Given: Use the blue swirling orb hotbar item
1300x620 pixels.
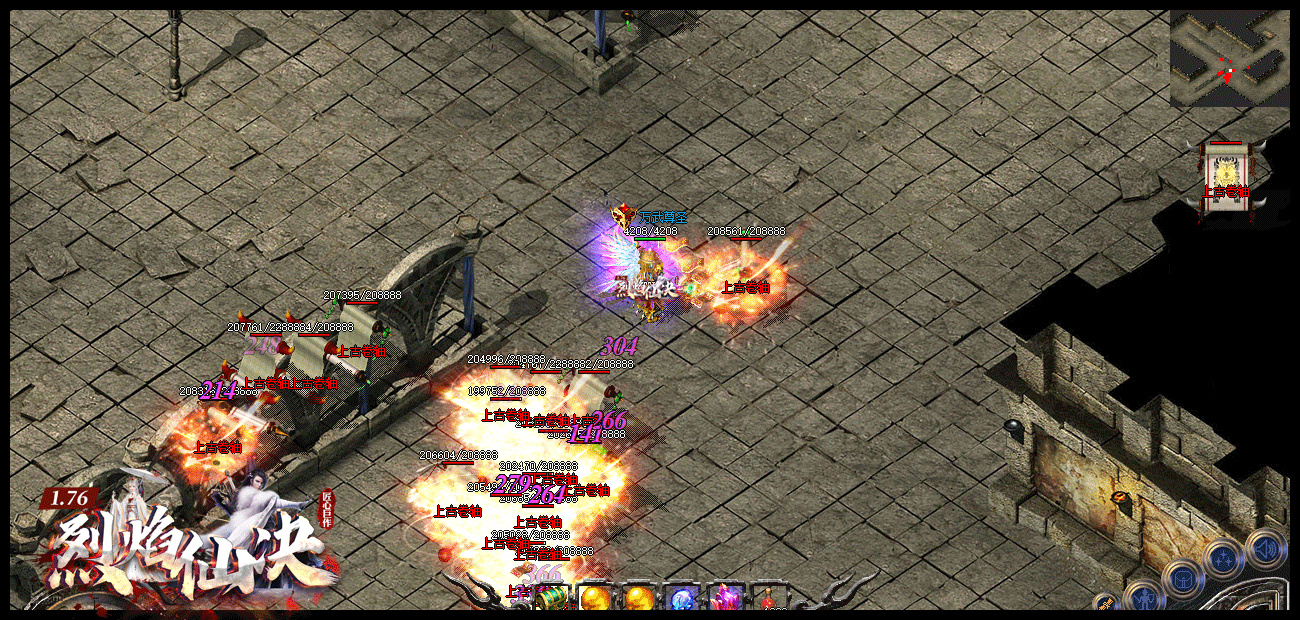Looking at the screenshot, I should 682,598.
